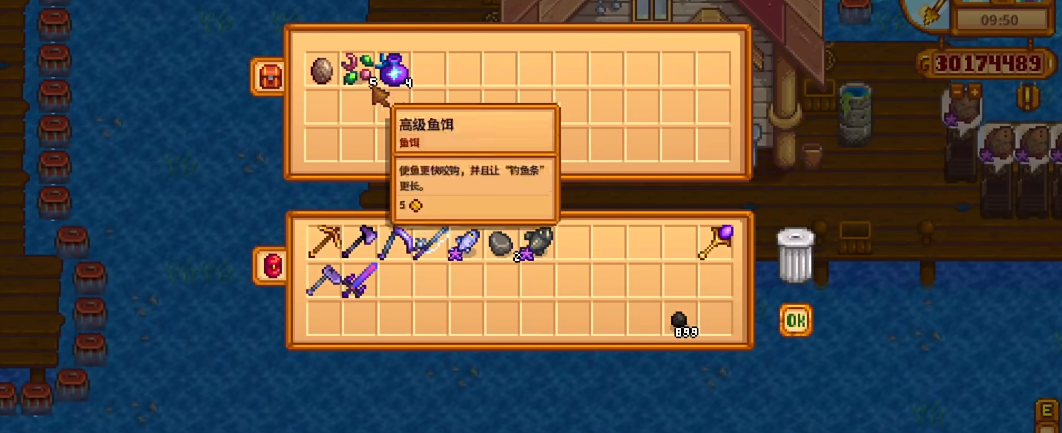This screenshot has width=1062, height=433.
Task: Choose the purple-headed axe slot
Action: pos(358,243)
